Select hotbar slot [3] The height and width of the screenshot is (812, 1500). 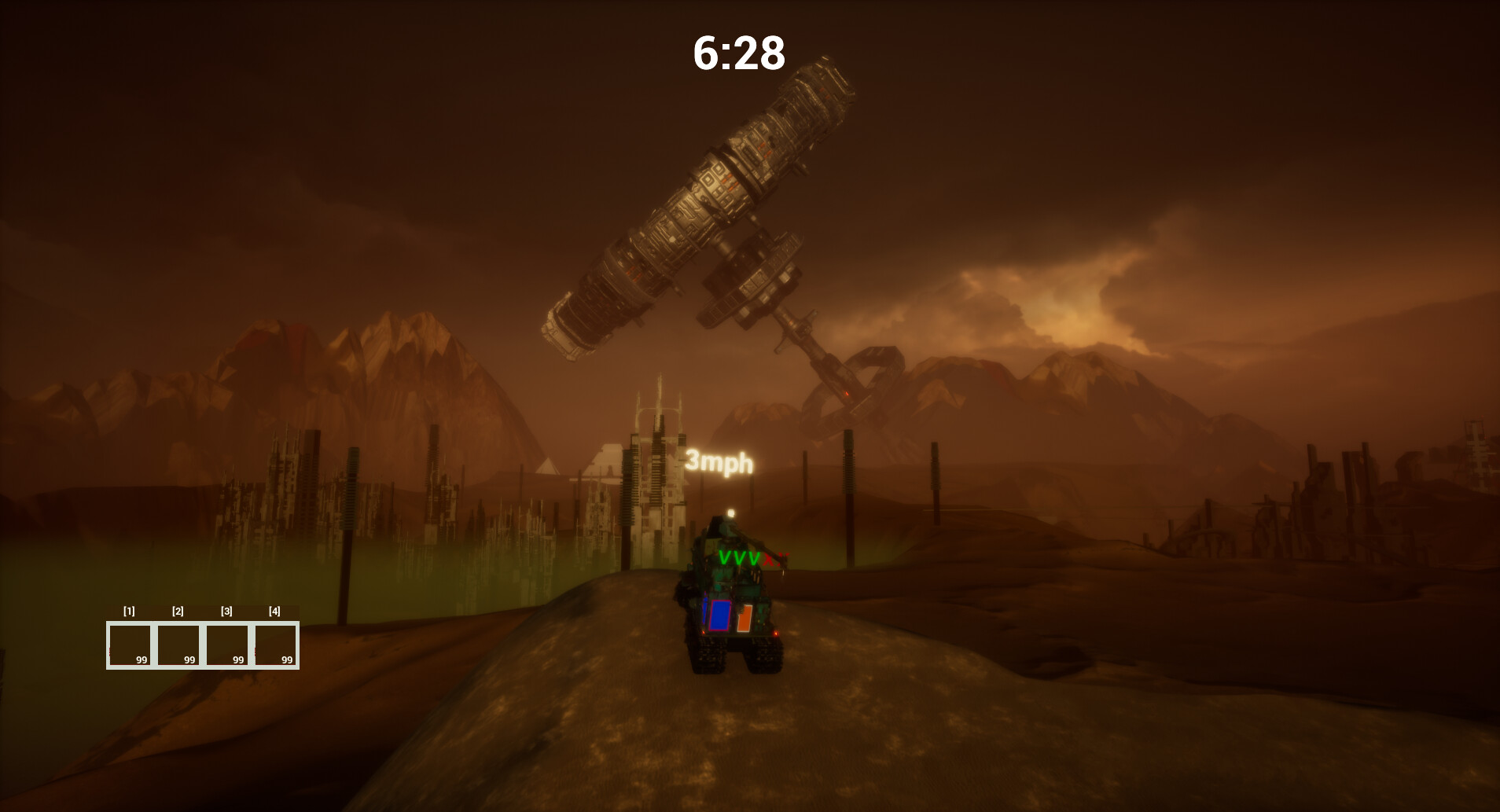(227, 644)
